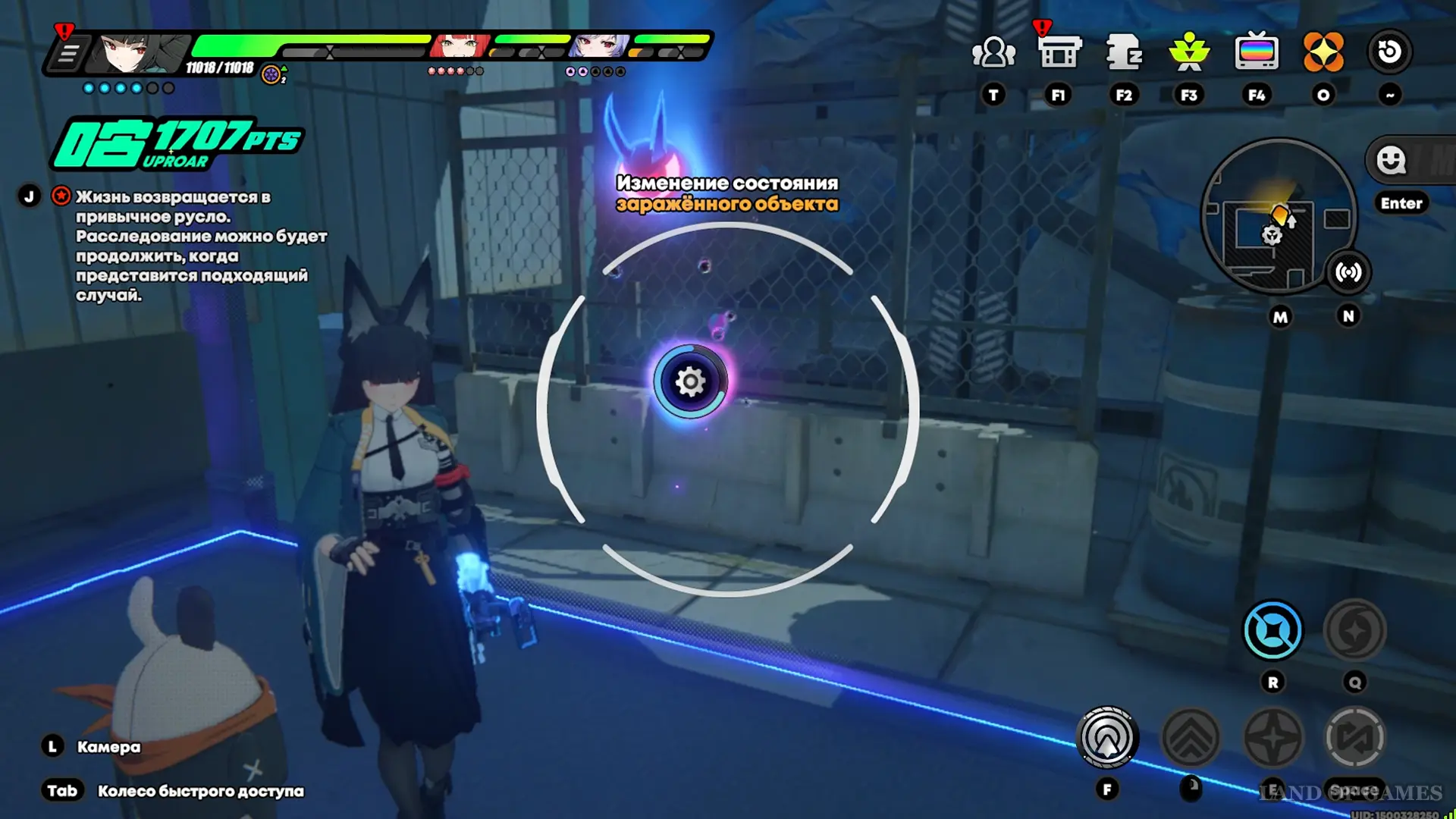Click the circular rewind clock icon
The image size is (1456, 819).
click(x=1389, y=52)
